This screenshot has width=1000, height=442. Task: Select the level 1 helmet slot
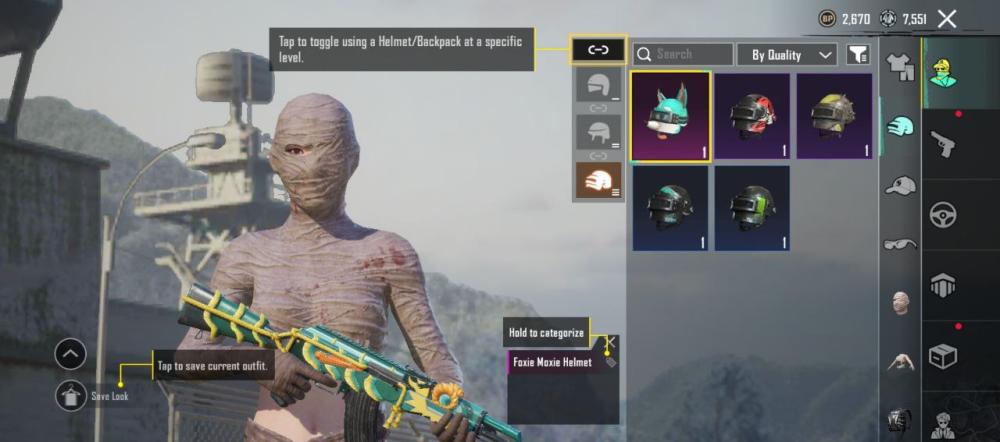click(598, 87)
